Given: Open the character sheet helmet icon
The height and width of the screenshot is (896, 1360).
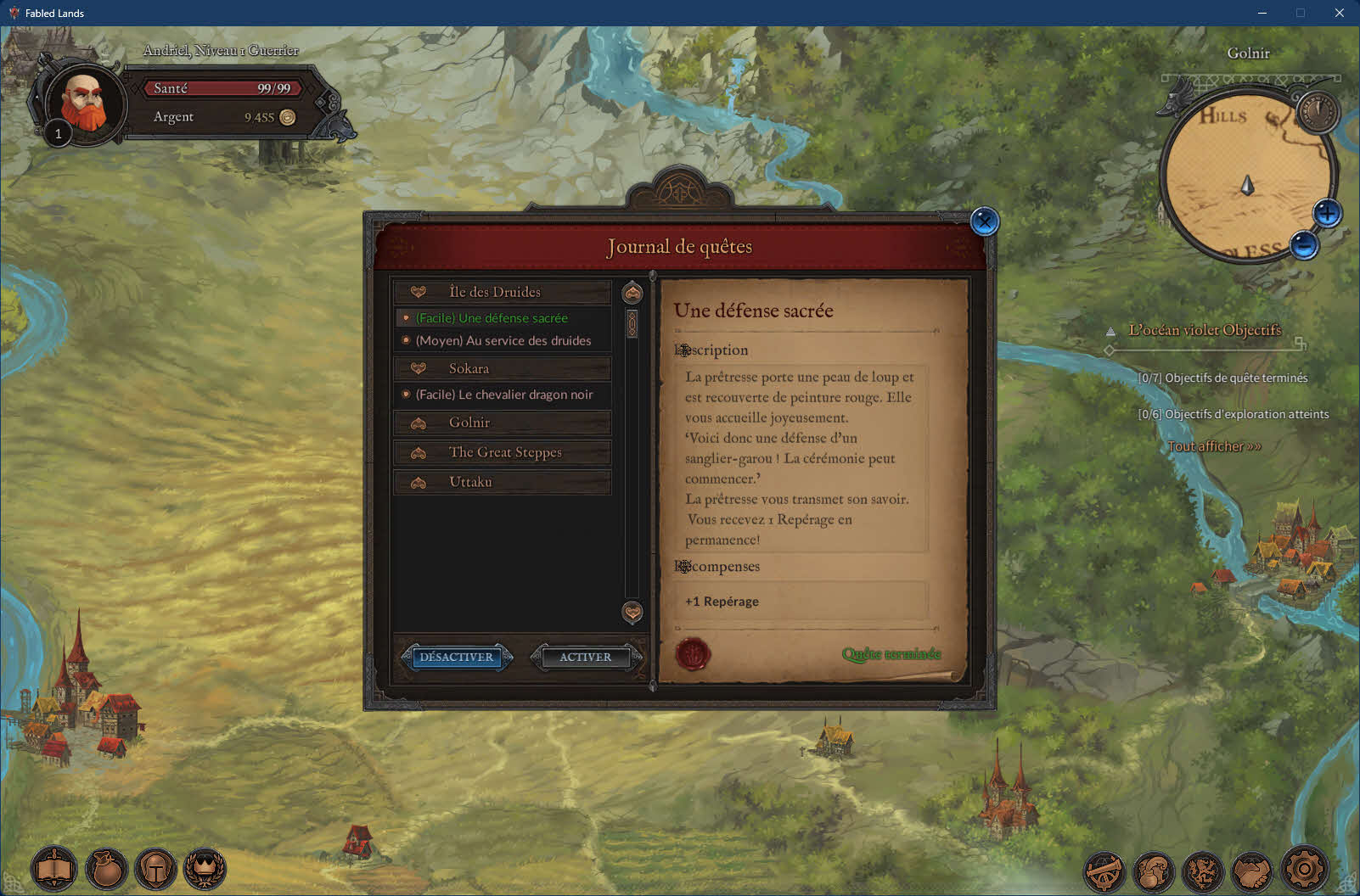Looking at the screenshot, I should point(156,869).
